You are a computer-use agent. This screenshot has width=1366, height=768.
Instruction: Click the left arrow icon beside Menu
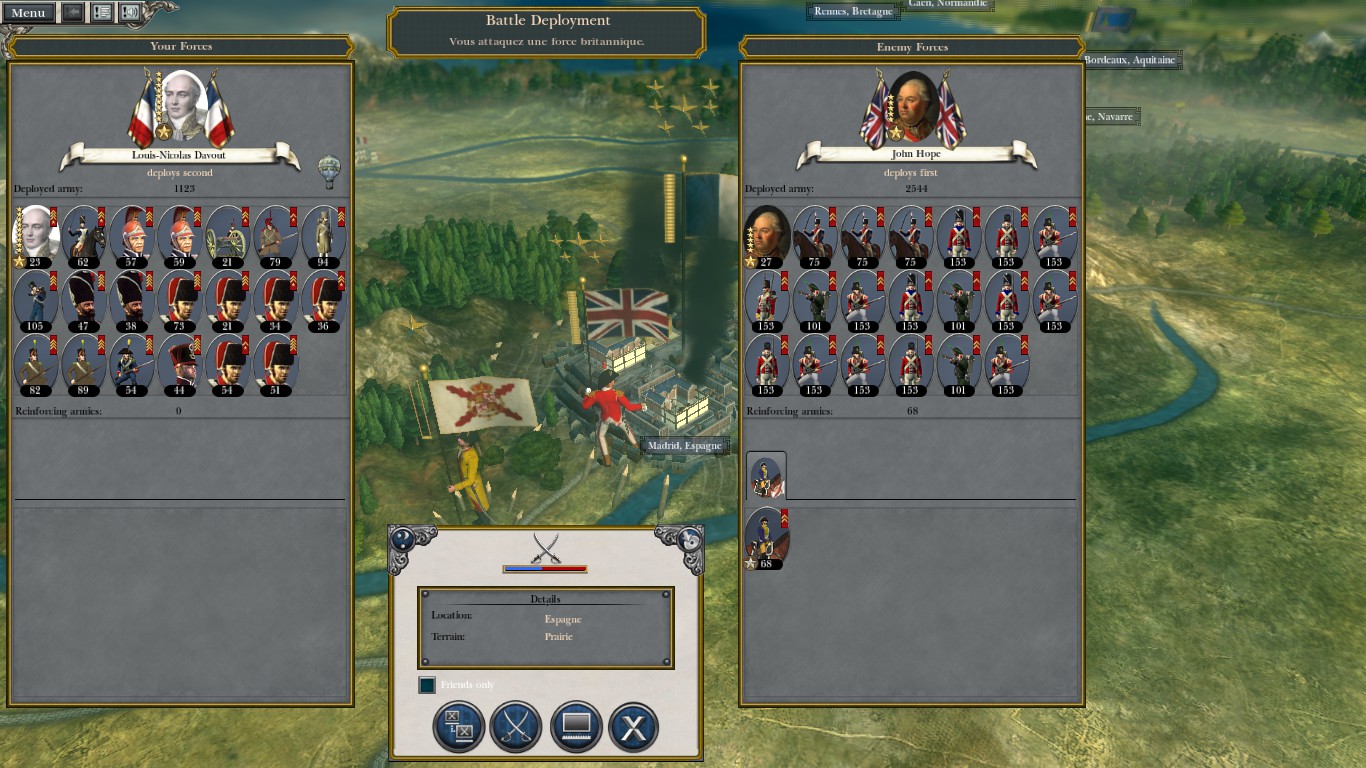tap(73, 13)
